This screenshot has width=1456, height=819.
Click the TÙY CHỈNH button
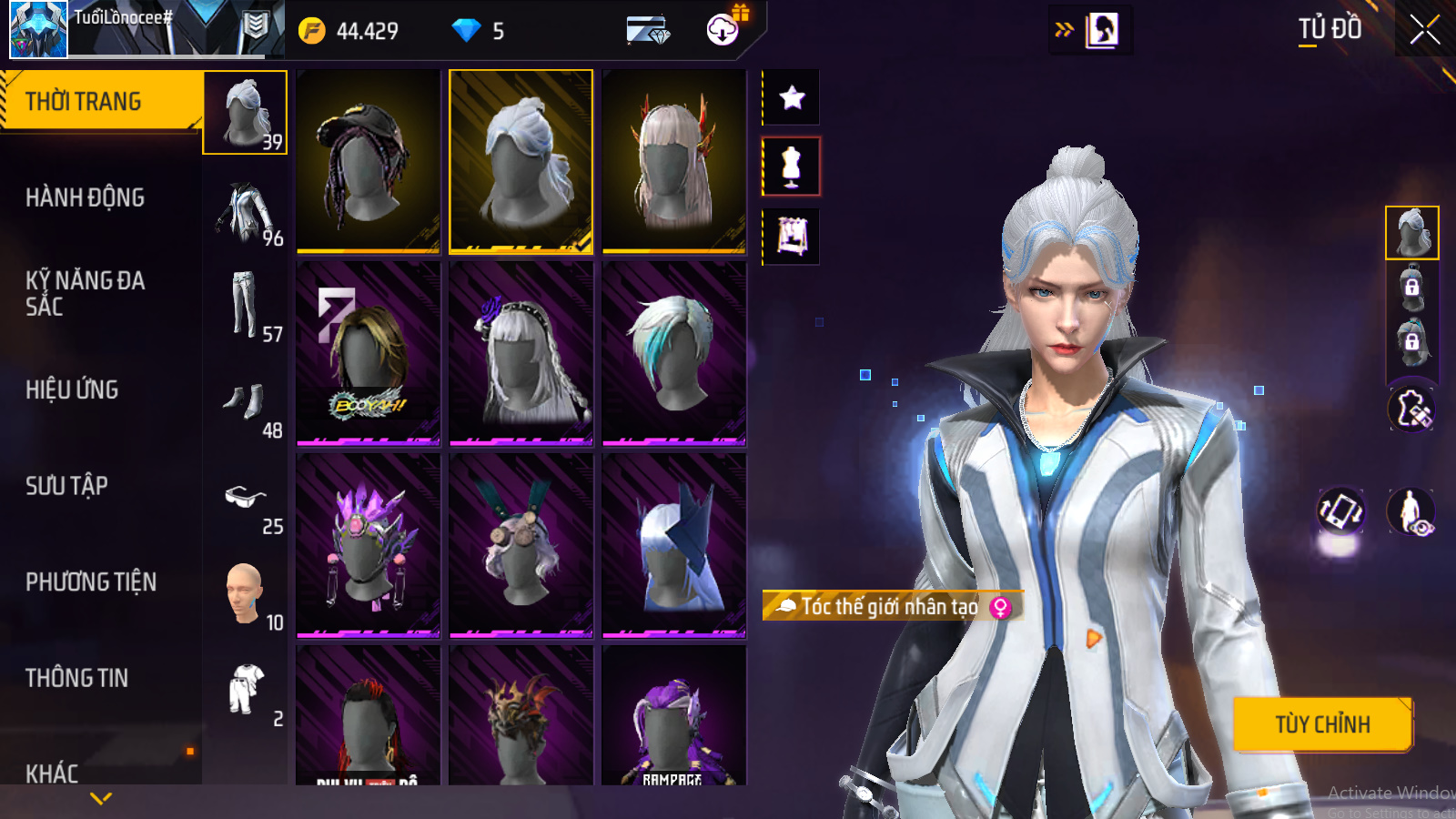(1321, 724)
